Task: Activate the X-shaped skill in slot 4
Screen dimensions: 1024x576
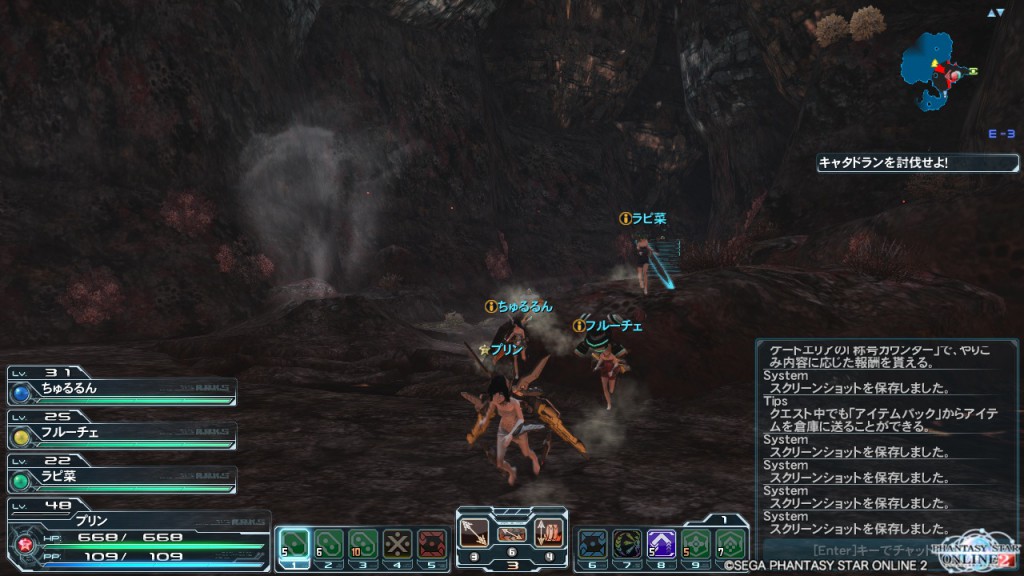Action: (x=397, y=544)
